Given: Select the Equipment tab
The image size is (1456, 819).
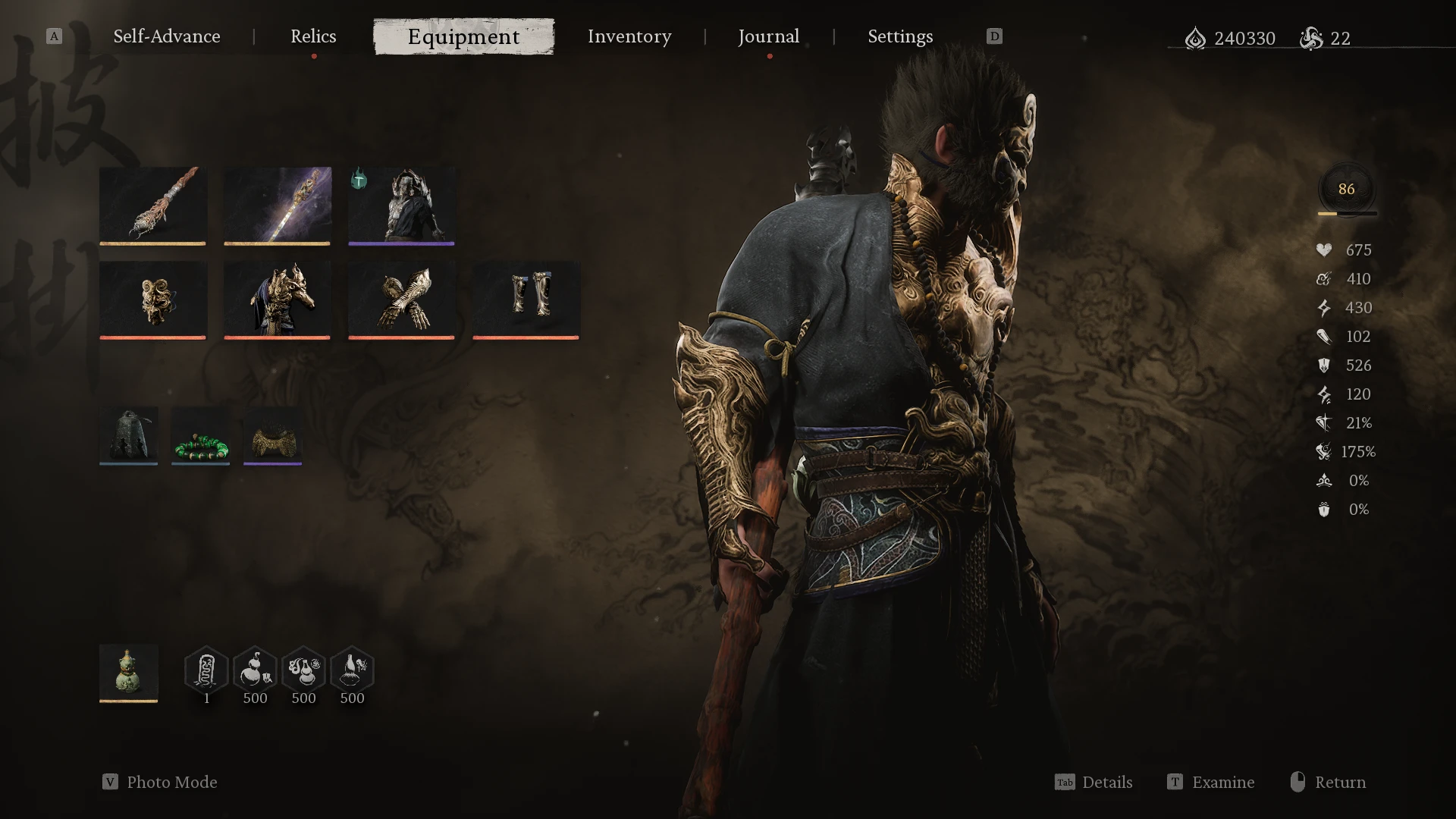Looking at the screenshot, I should 463,36.
